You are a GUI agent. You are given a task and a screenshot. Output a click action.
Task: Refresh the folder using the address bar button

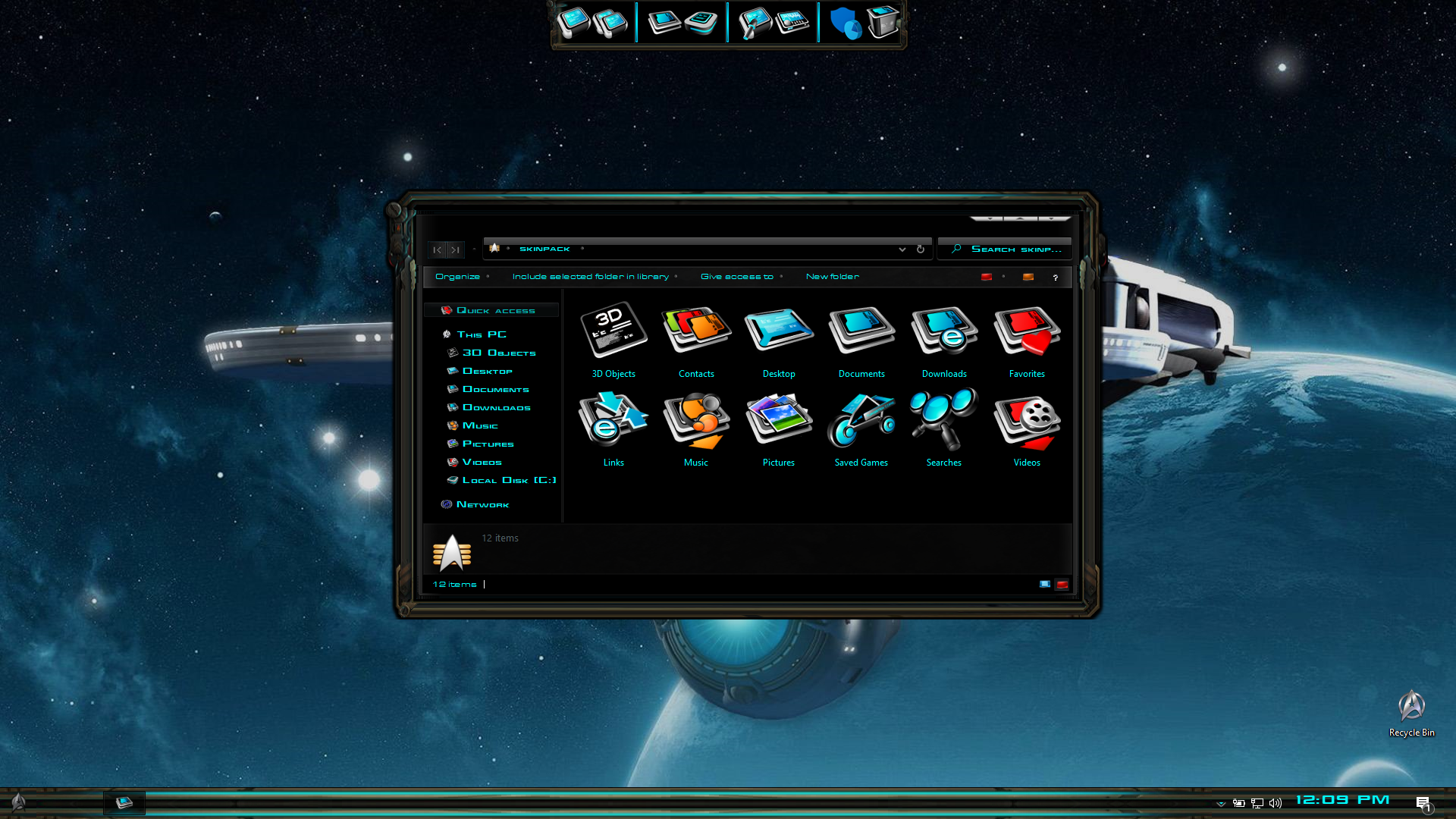coord(921,249)
